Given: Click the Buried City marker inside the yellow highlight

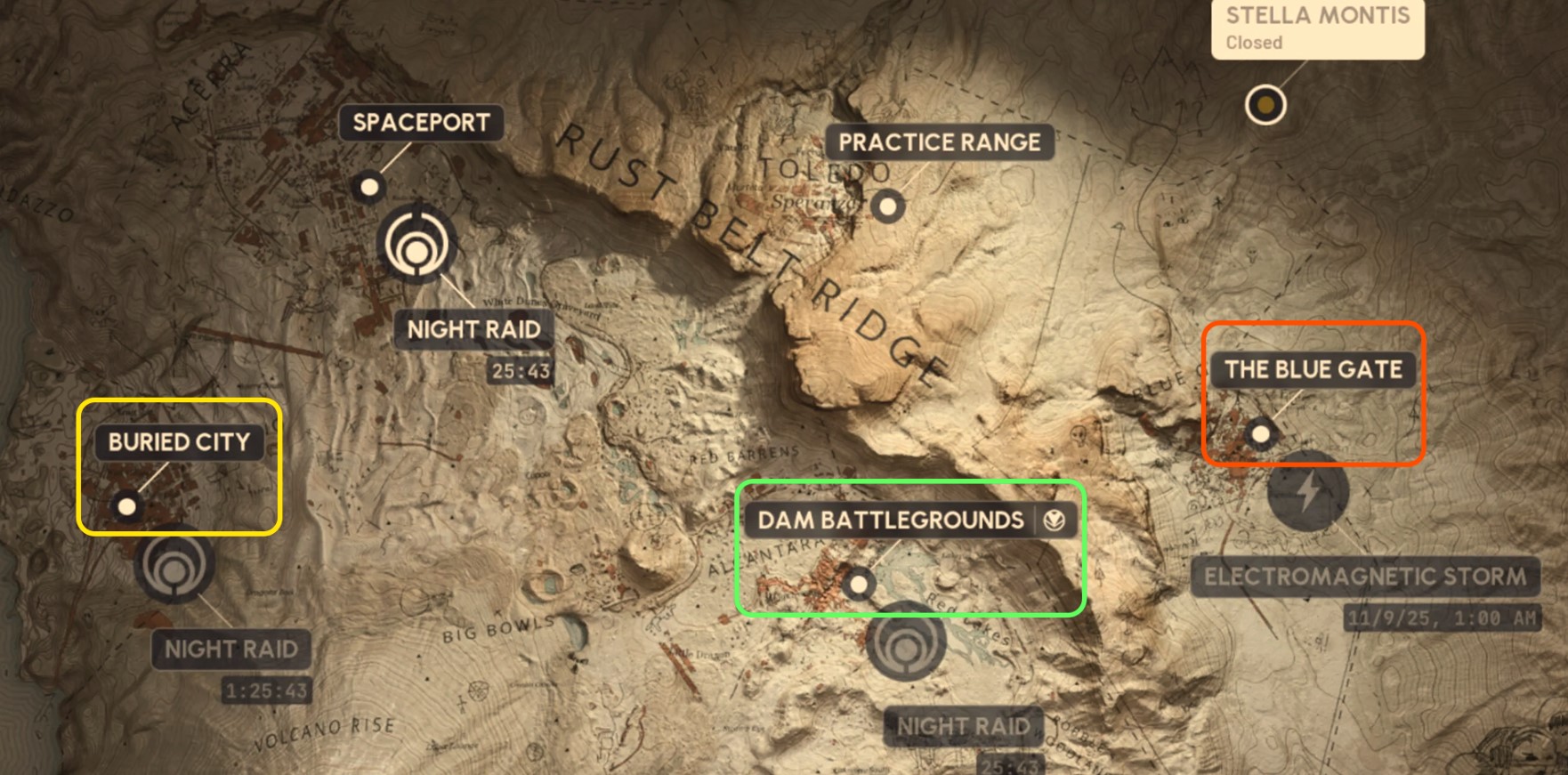Looking at the screenshot, I should tap(127, 507).
